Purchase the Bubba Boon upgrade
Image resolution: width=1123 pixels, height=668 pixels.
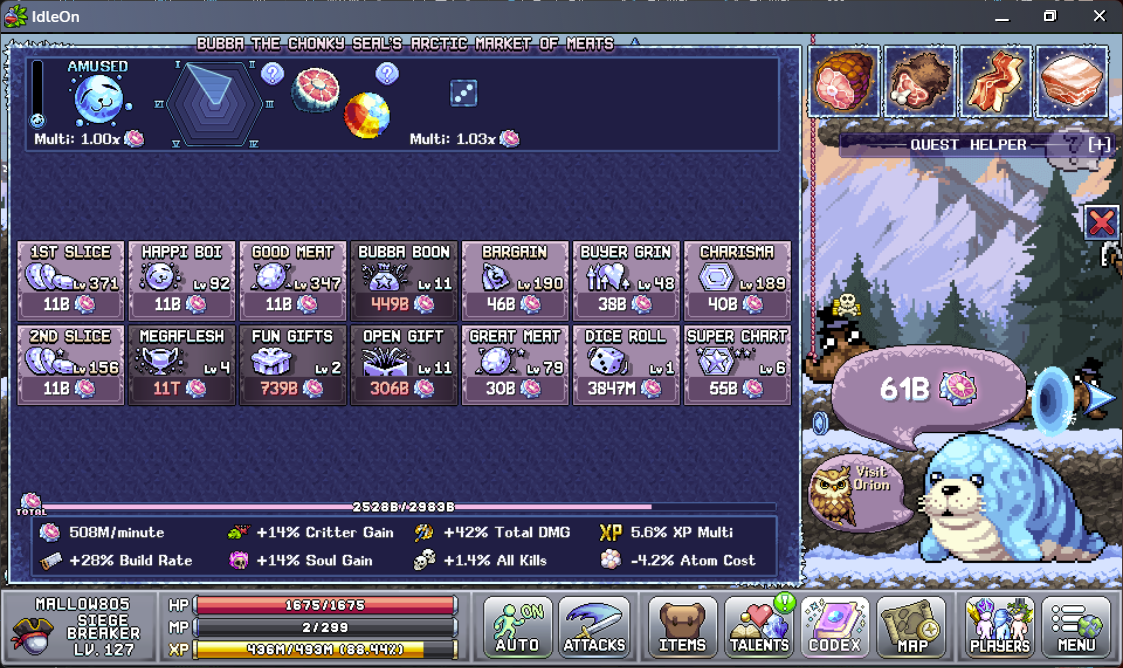[404, 281]
